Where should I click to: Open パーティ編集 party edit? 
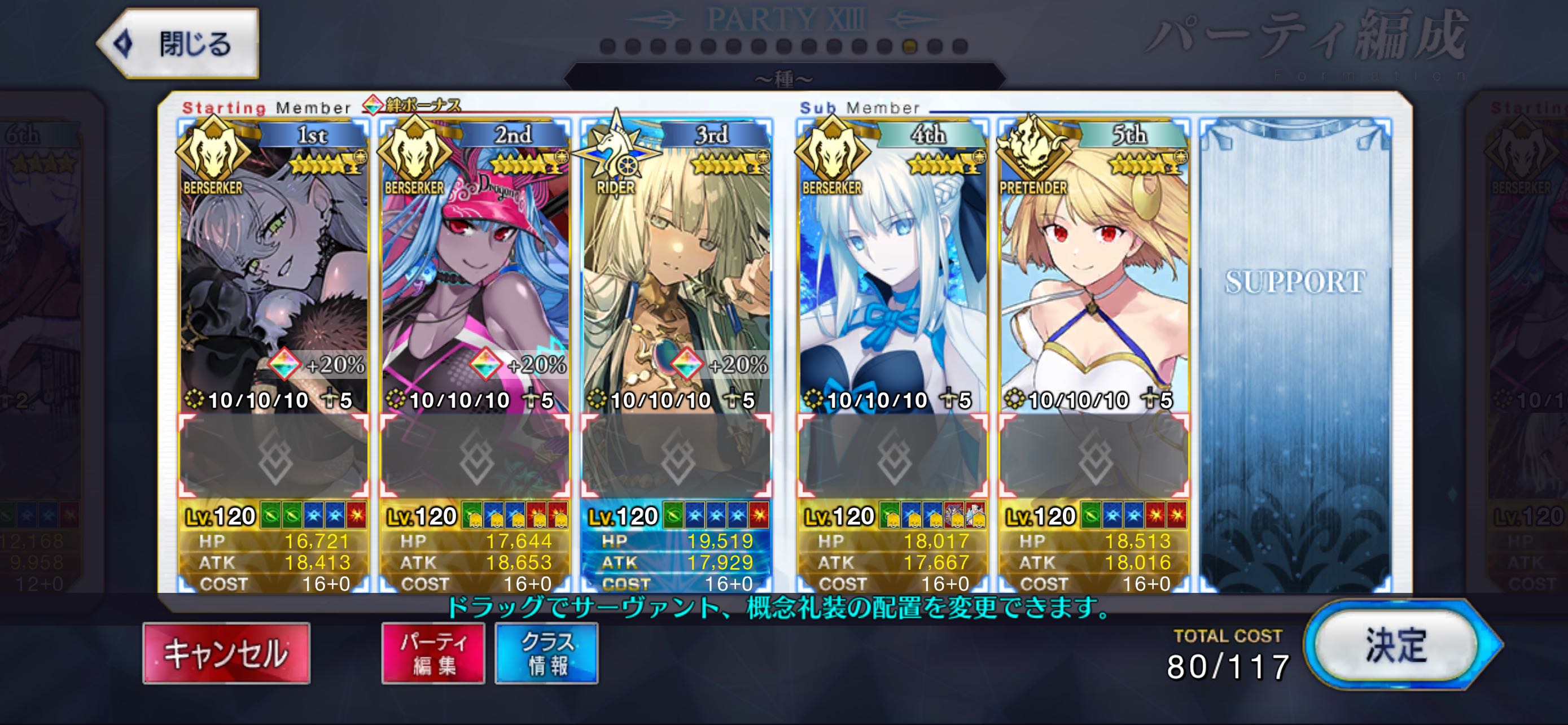pos(433,653)
